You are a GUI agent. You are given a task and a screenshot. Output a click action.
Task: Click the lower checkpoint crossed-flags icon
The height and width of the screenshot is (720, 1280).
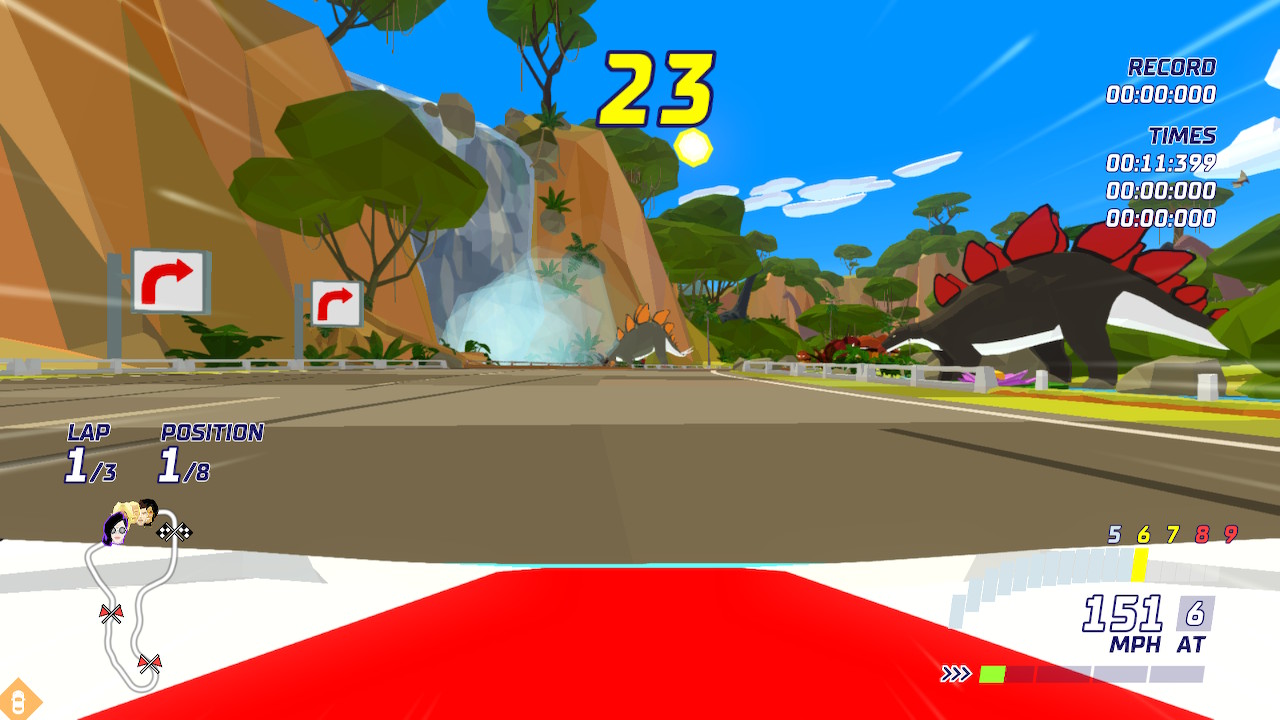tap(149, 663)
